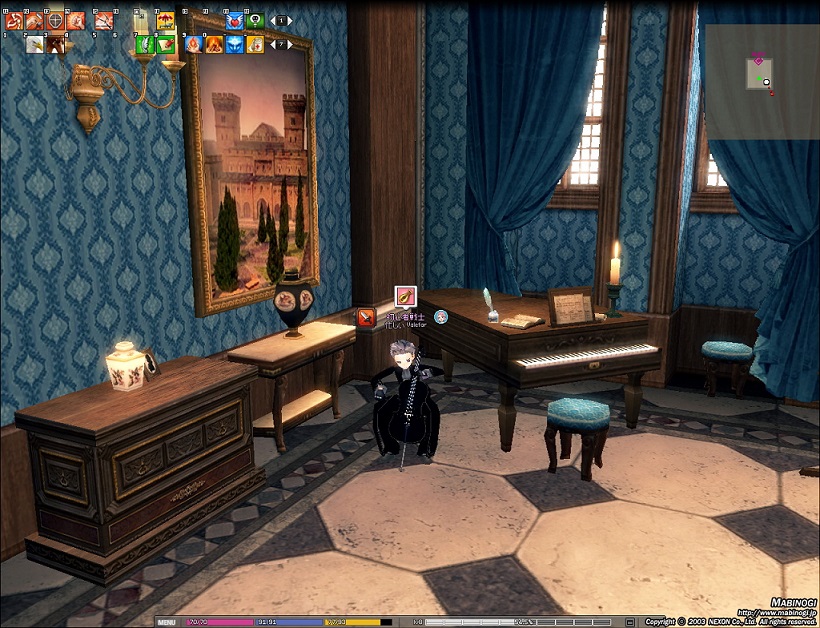Viewport: 820px width, 628px height.
Task: Select the round shield defense skill
Action: [x=55, y=19]
